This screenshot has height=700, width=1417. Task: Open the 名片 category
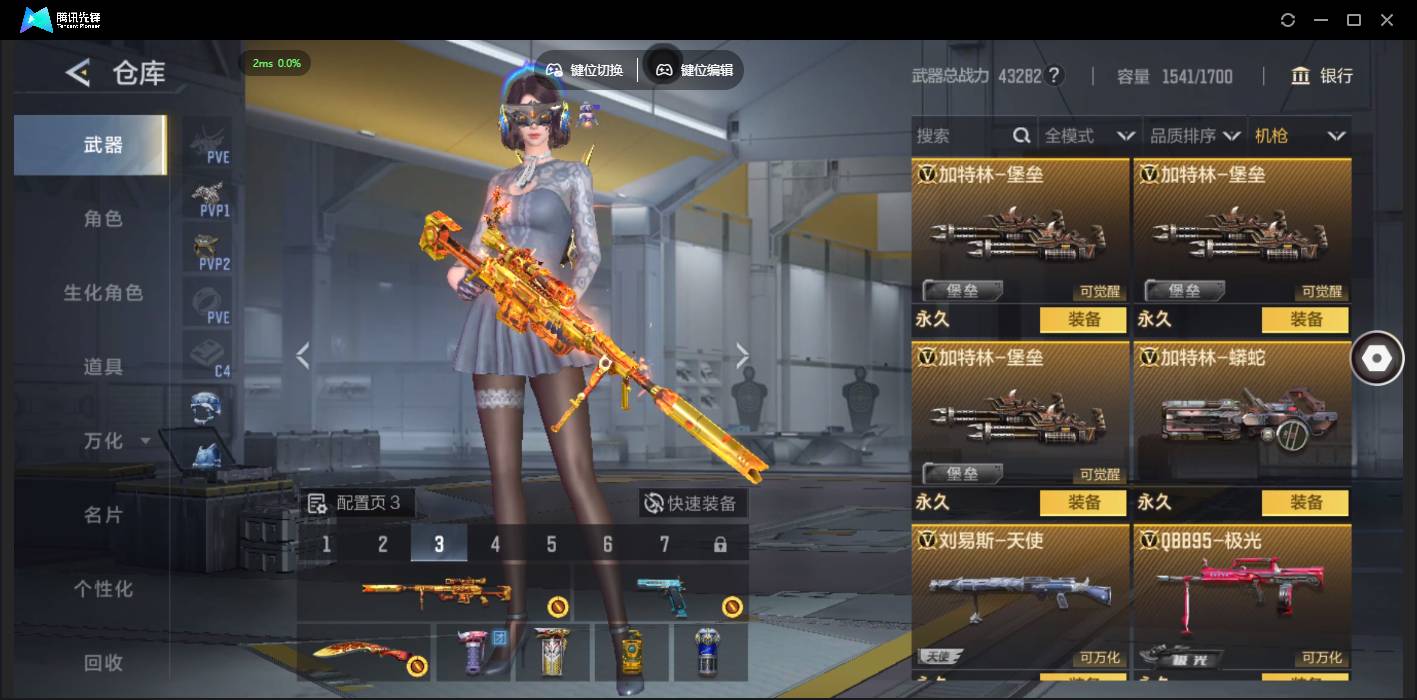pos(103,515)
